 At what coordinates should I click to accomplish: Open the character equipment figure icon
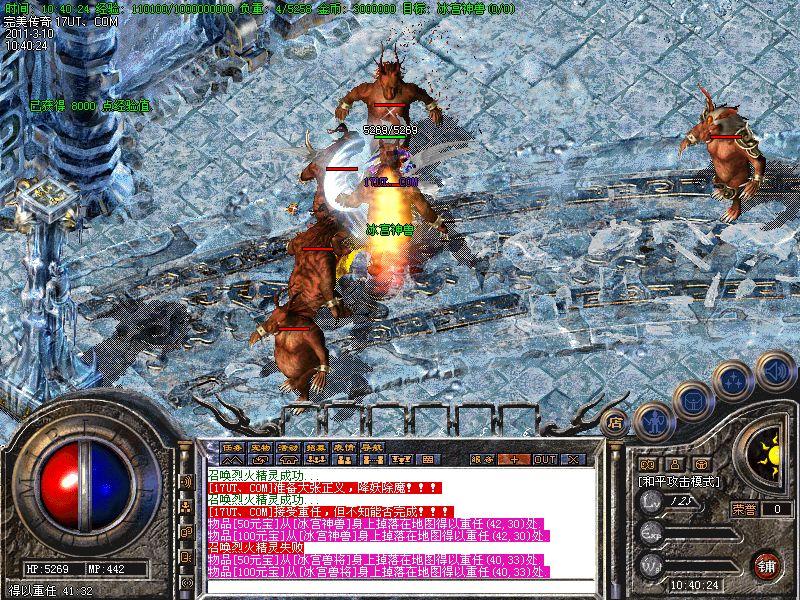652,419
